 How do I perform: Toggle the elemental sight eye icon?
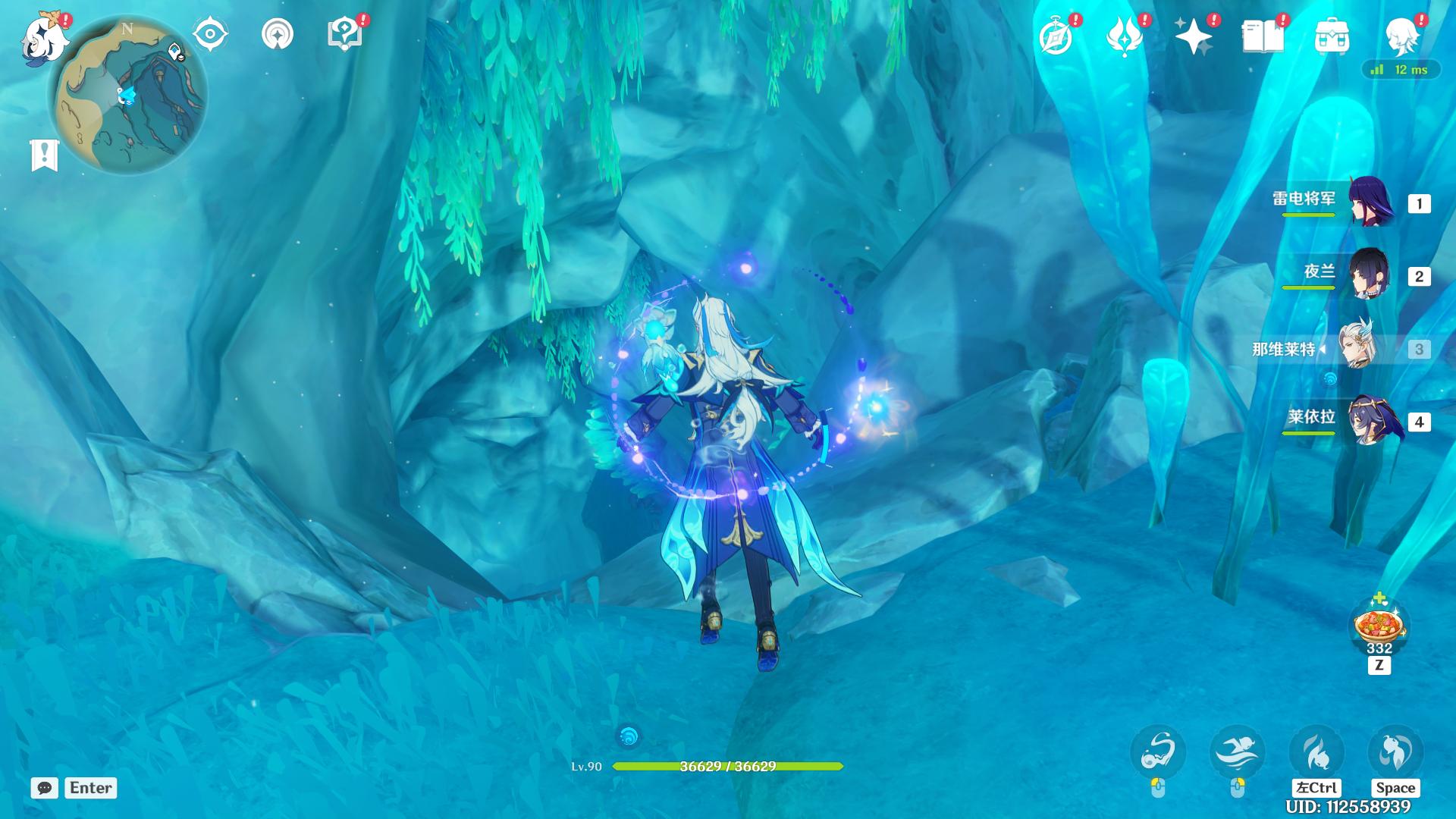pos(210,34)
